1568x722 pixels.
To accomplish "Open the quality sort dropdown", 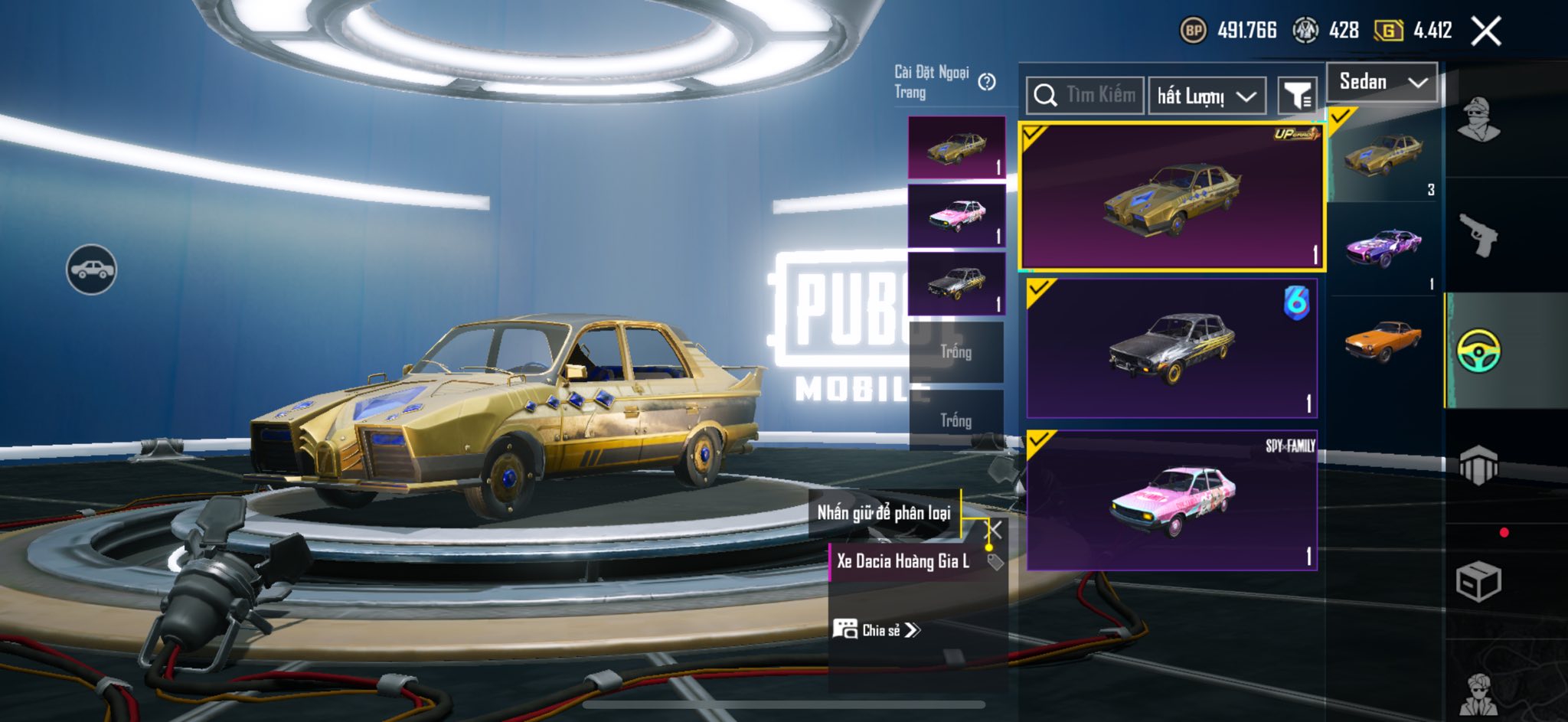I will [x=1206, y=96].
